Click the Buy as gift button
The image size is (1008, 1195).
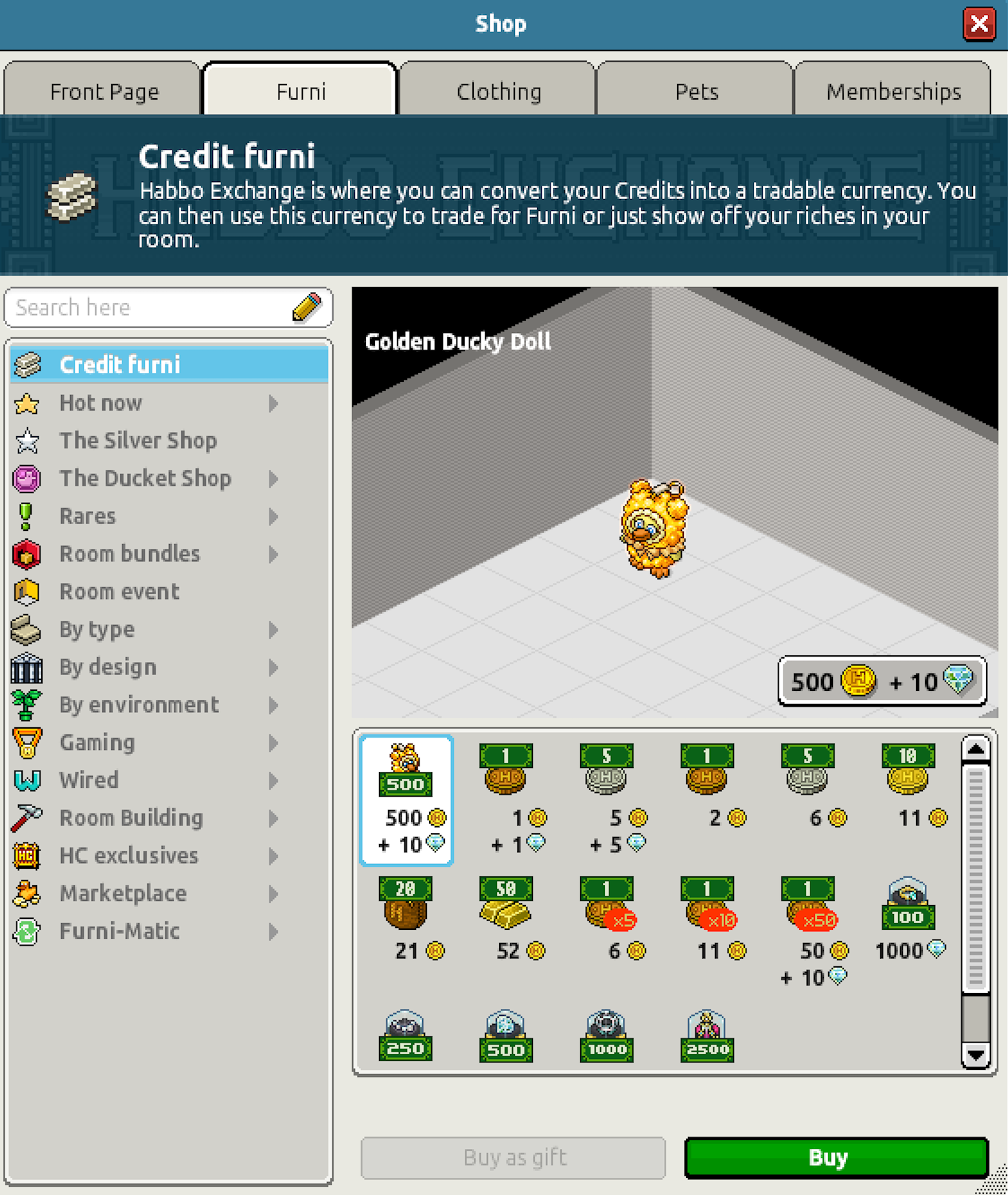513,1157
